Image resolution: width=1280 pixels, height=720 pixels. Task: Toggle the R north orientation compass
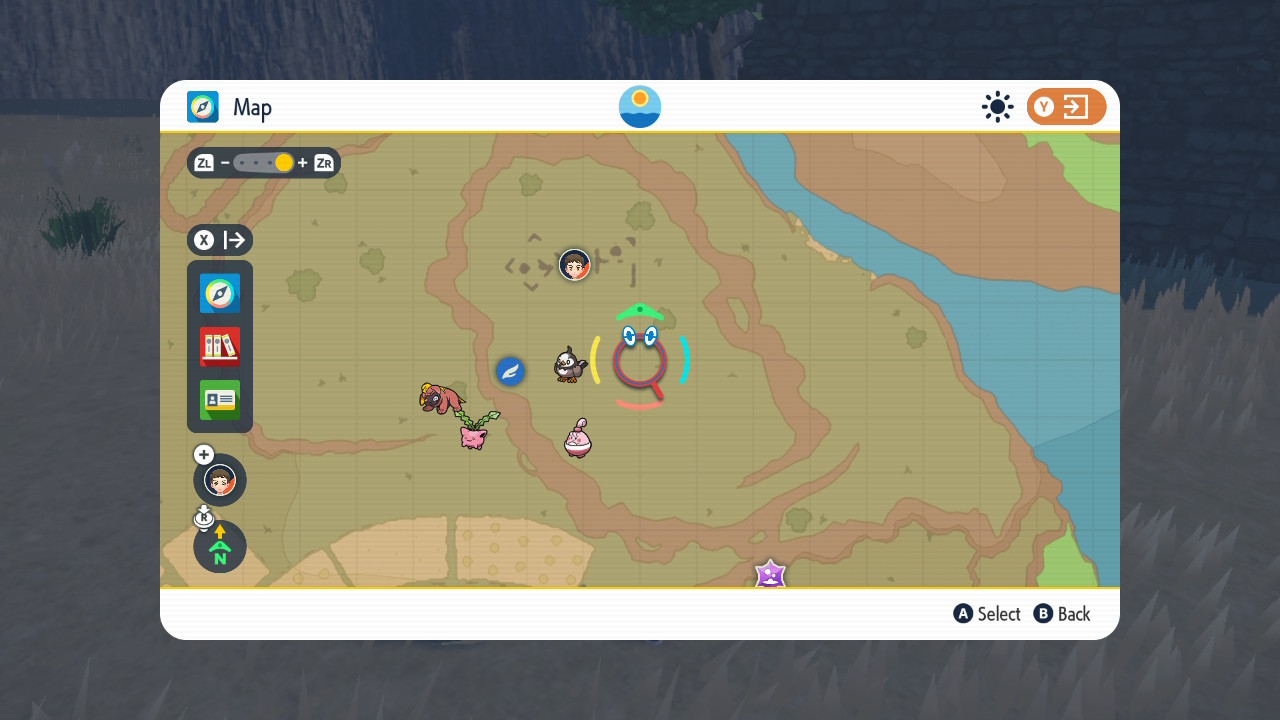219,547
